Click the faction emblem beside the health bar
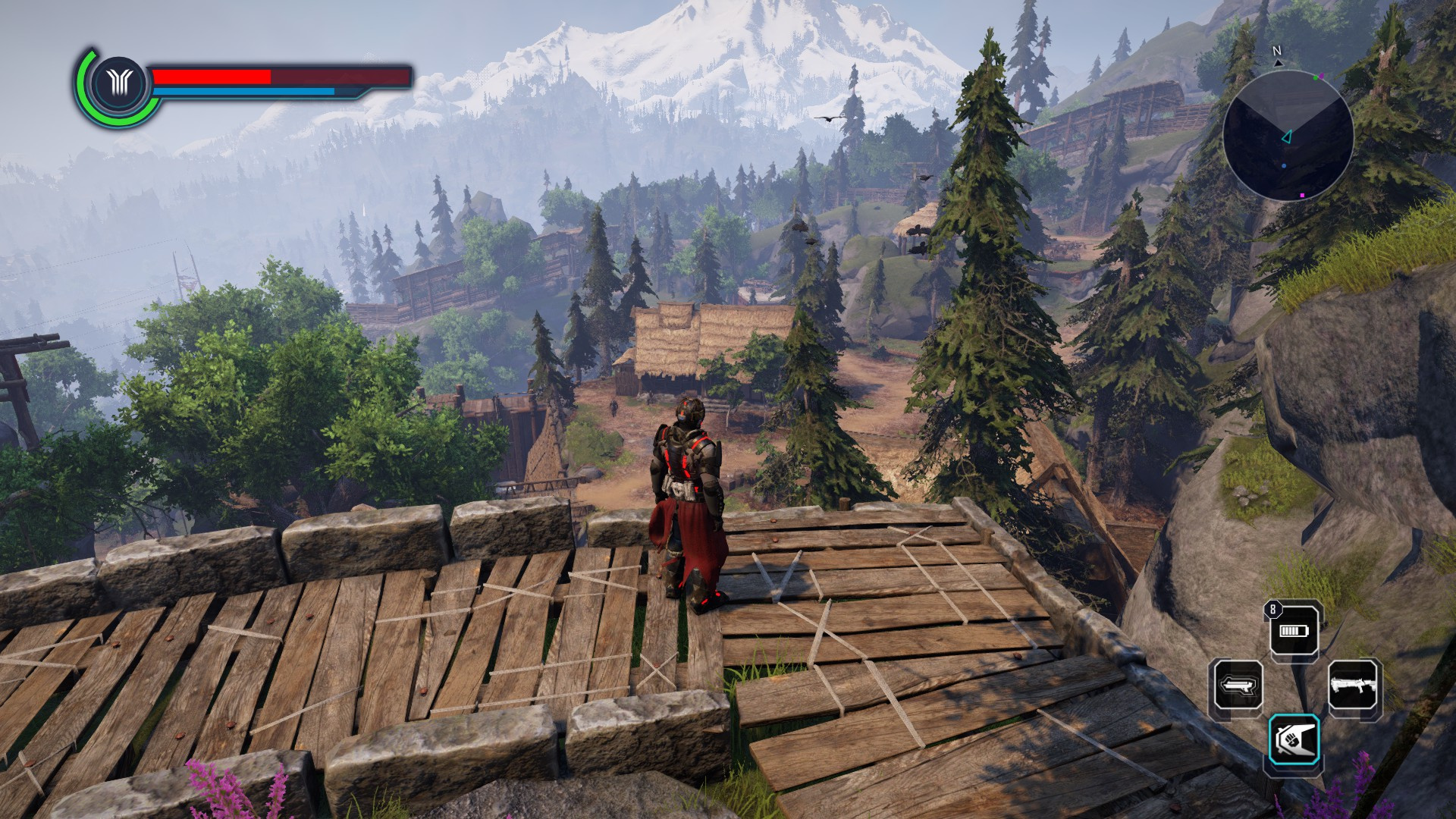This screenshot has height=819, width=1456. [119, 83]
